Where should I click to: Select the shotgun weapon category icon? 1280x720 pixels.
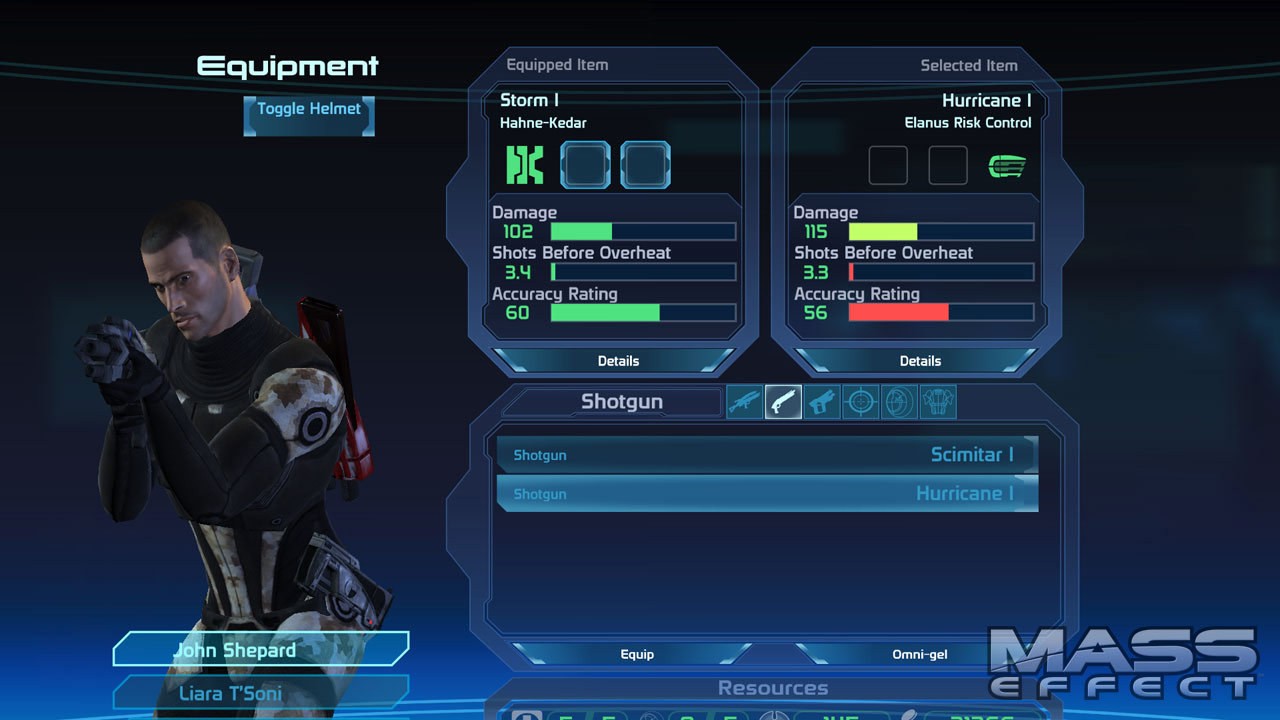783,401
